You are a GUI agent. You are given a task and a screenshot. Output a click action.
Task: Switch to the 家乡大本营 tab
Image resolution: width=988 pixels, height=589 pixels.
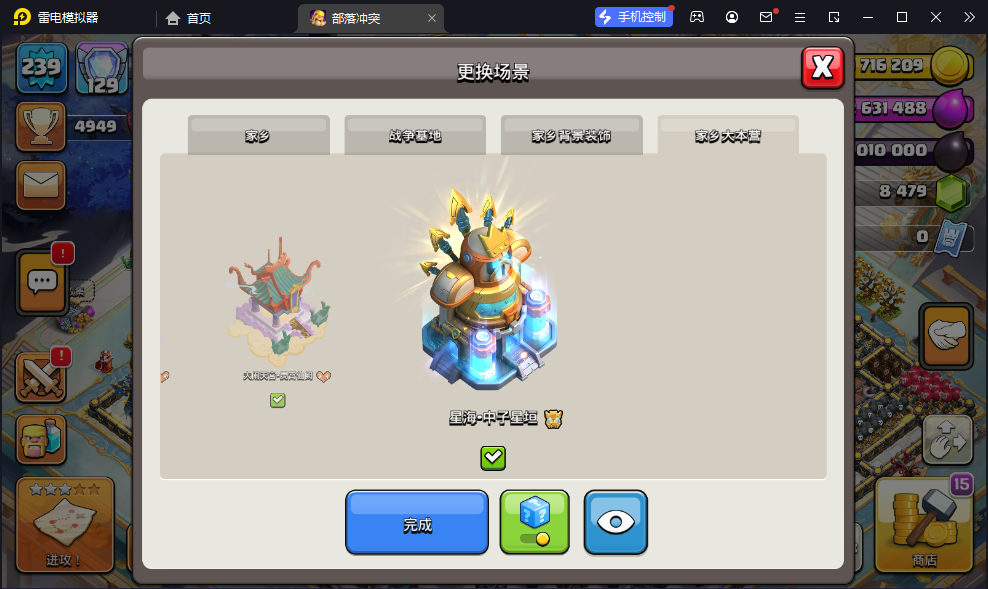[728, 135]
